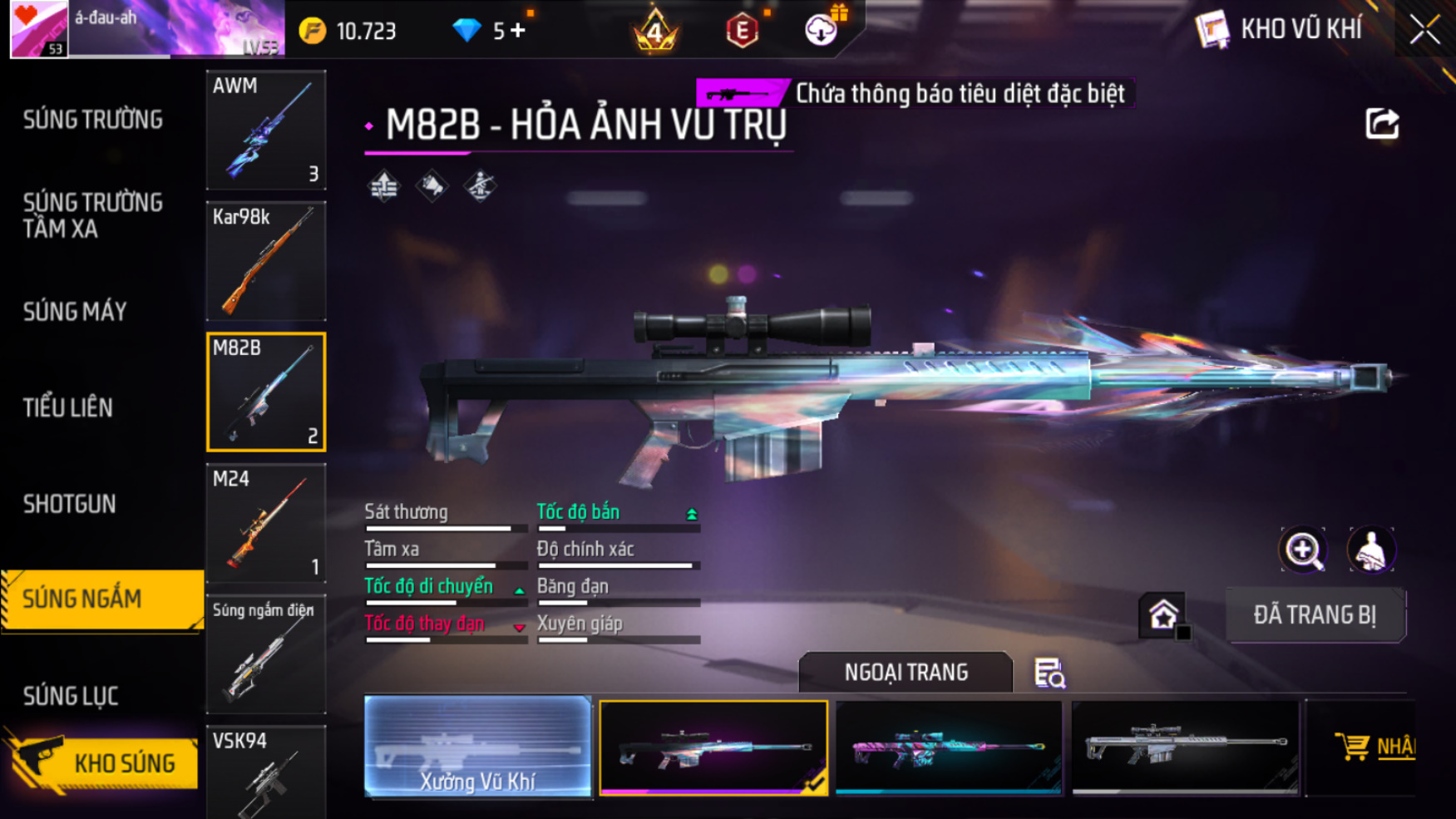This screenshot has width=1456, height=819.
Task: Close the weapon armory screen
Action: 1424,31
